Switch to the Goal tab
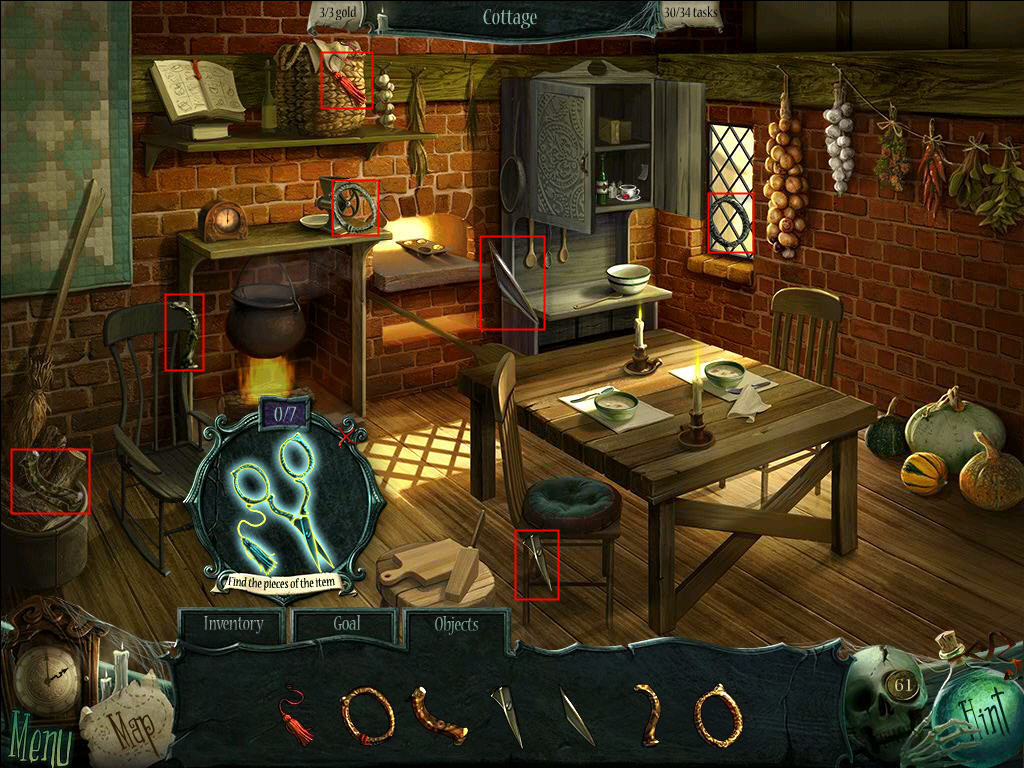Viewport: 1024px width, 768px height. 346,625
